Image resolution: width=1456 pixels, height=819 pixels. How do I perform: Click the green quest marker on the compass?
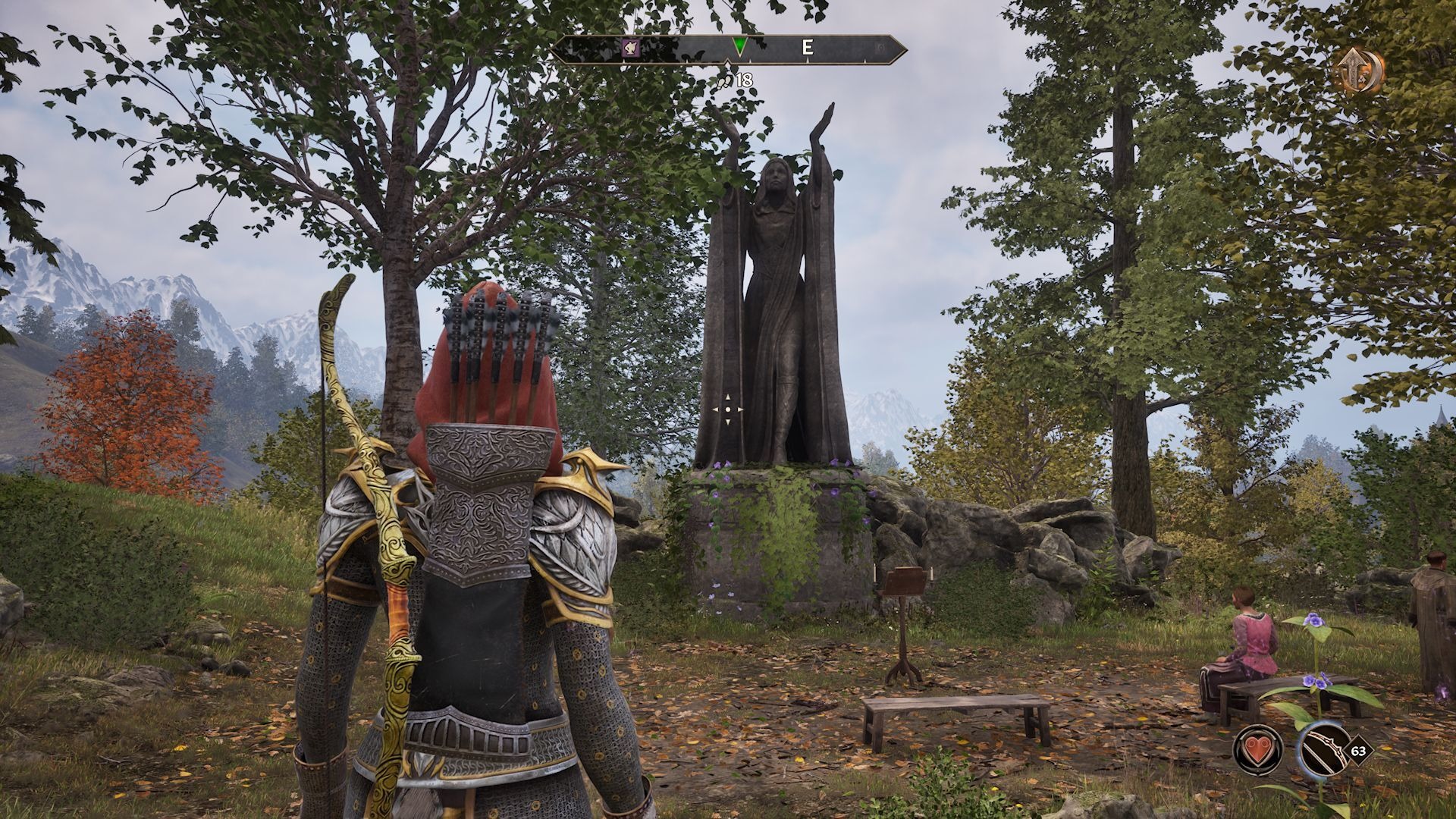click(x=739, y=48)
